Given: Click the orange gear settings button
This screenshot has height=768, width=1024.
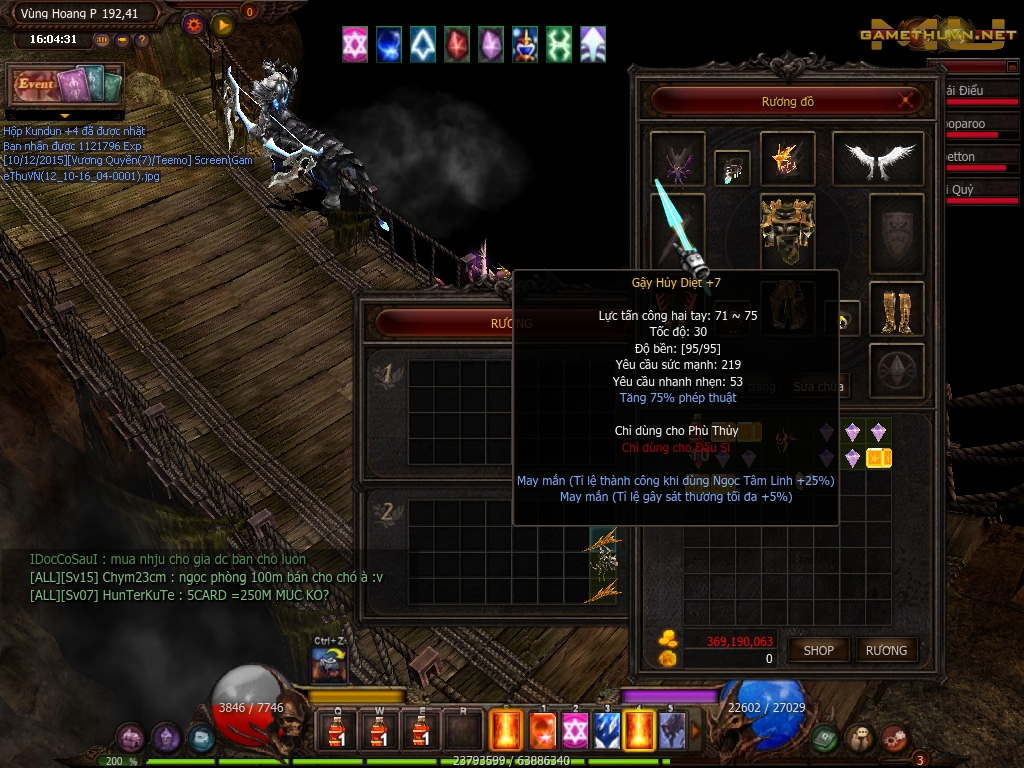Looking at the screenshot, I should tap(194, 25).
